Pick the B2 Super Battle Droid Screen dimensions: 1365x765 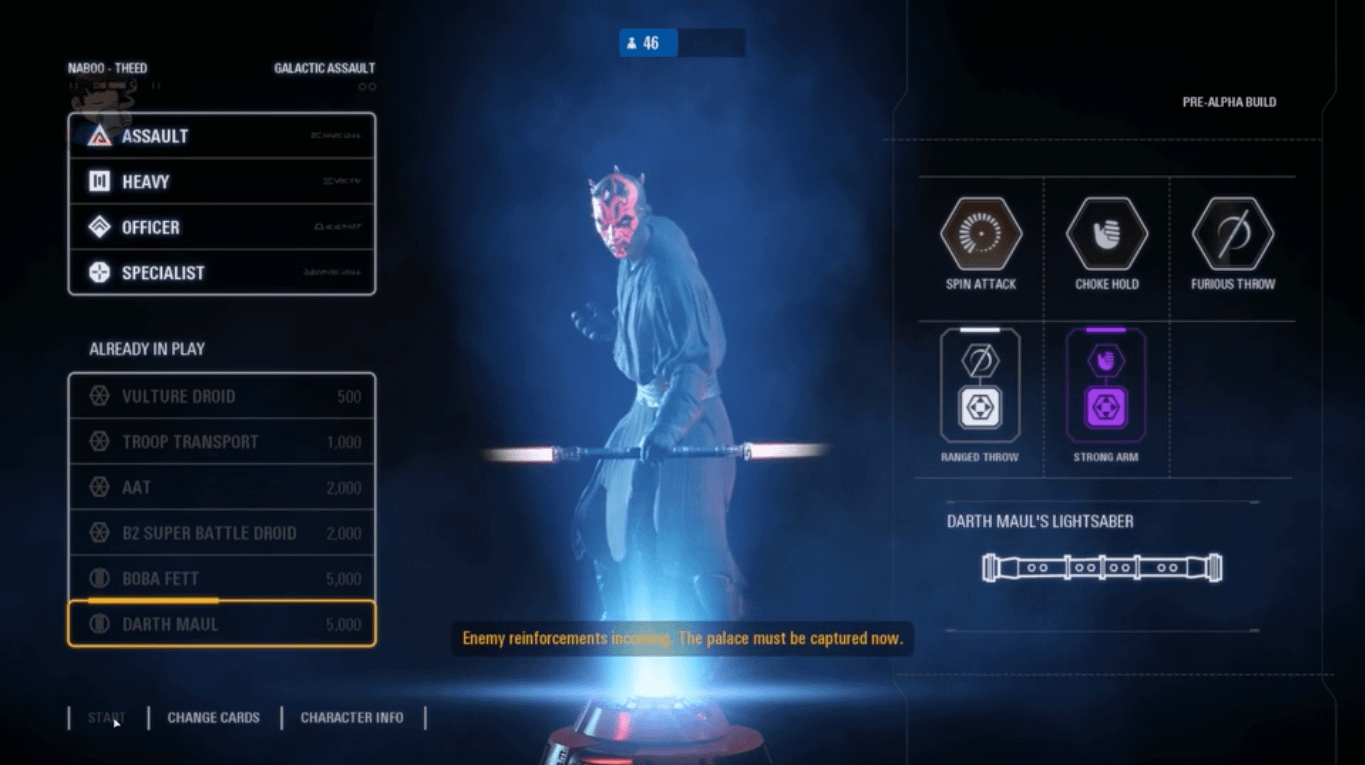(221, 533)
